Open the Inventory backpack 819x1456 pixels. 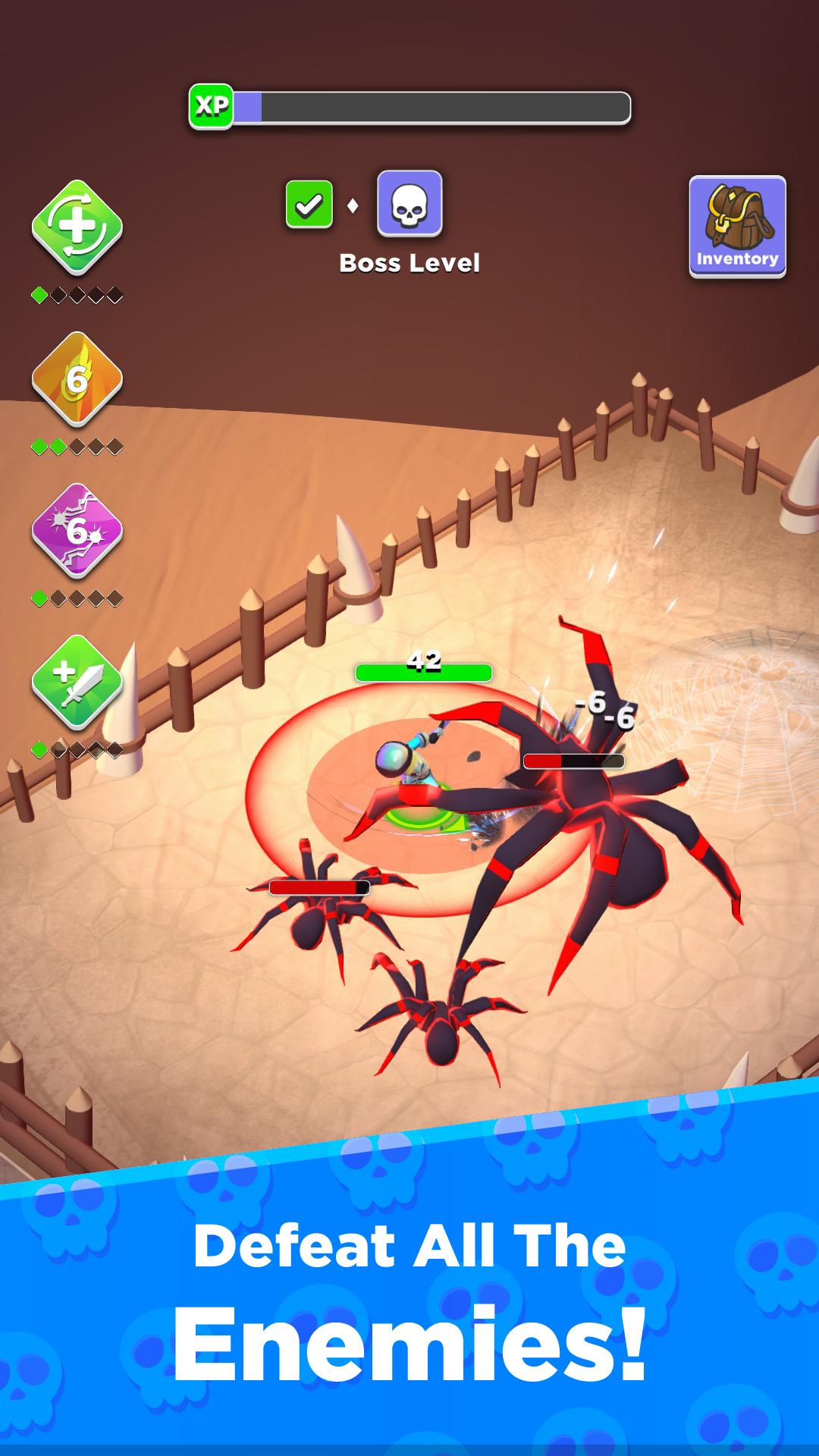coord(737,226)
